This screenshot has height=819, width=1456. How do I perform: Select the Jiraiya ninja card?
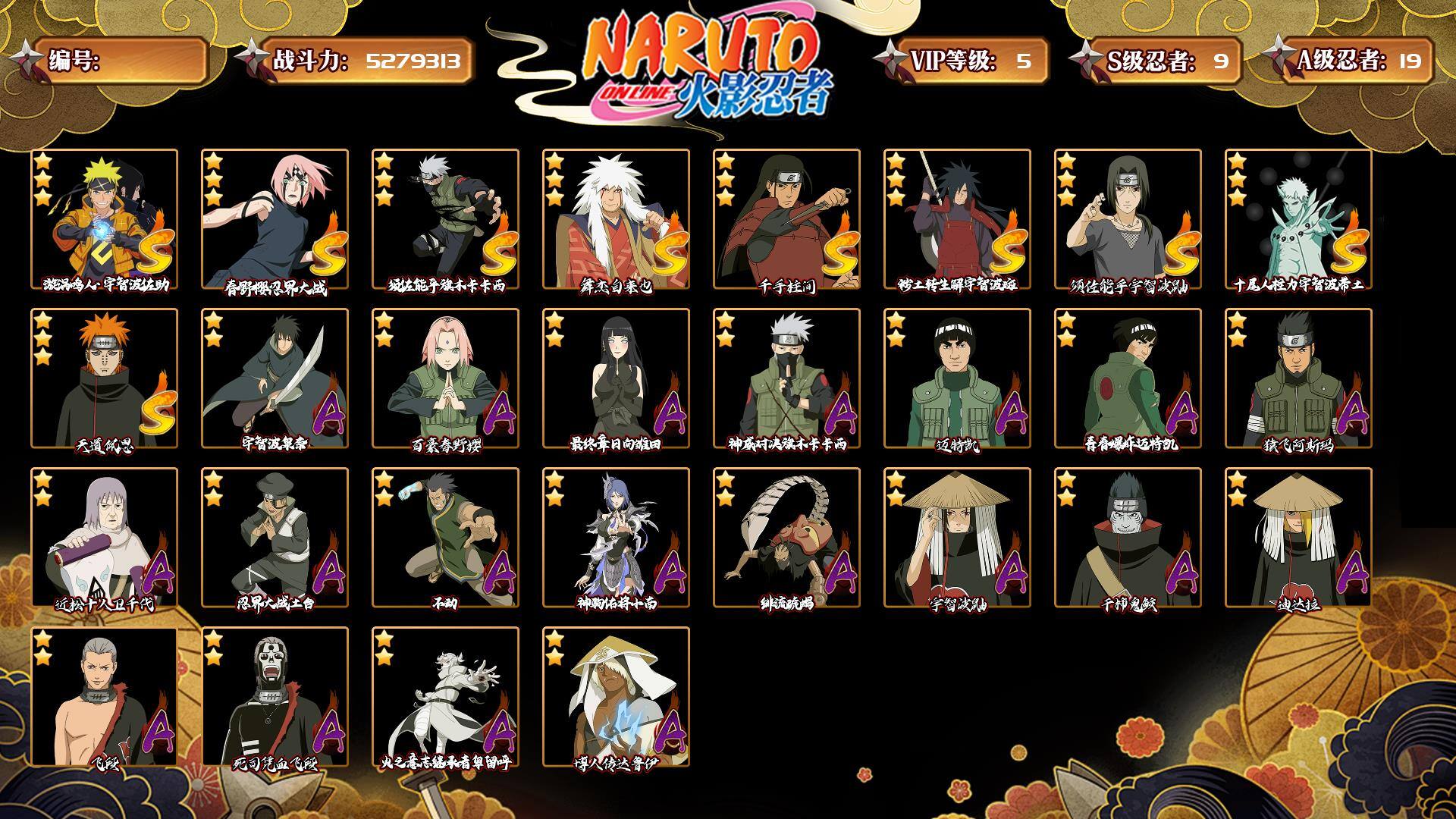tap(616, 219)
